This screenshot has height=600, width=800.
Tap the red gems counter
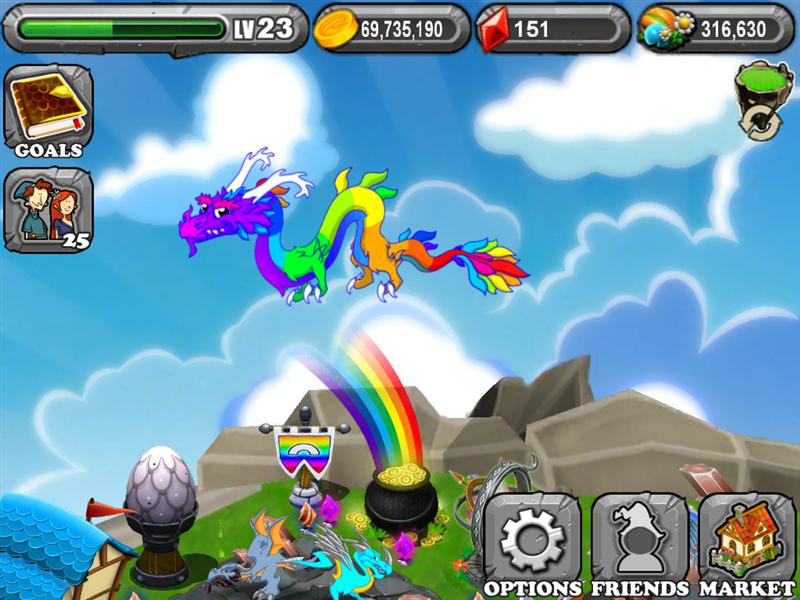pos(552,29)
